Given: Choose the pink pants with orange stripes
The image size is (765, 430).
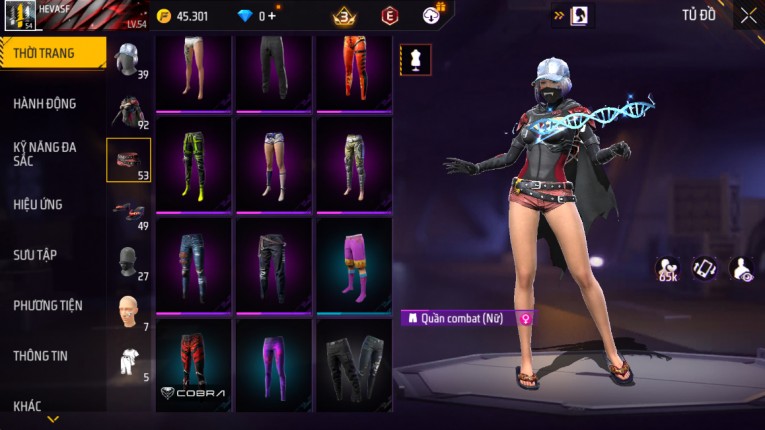Looking at the screenshot, I should coord(354,265).
